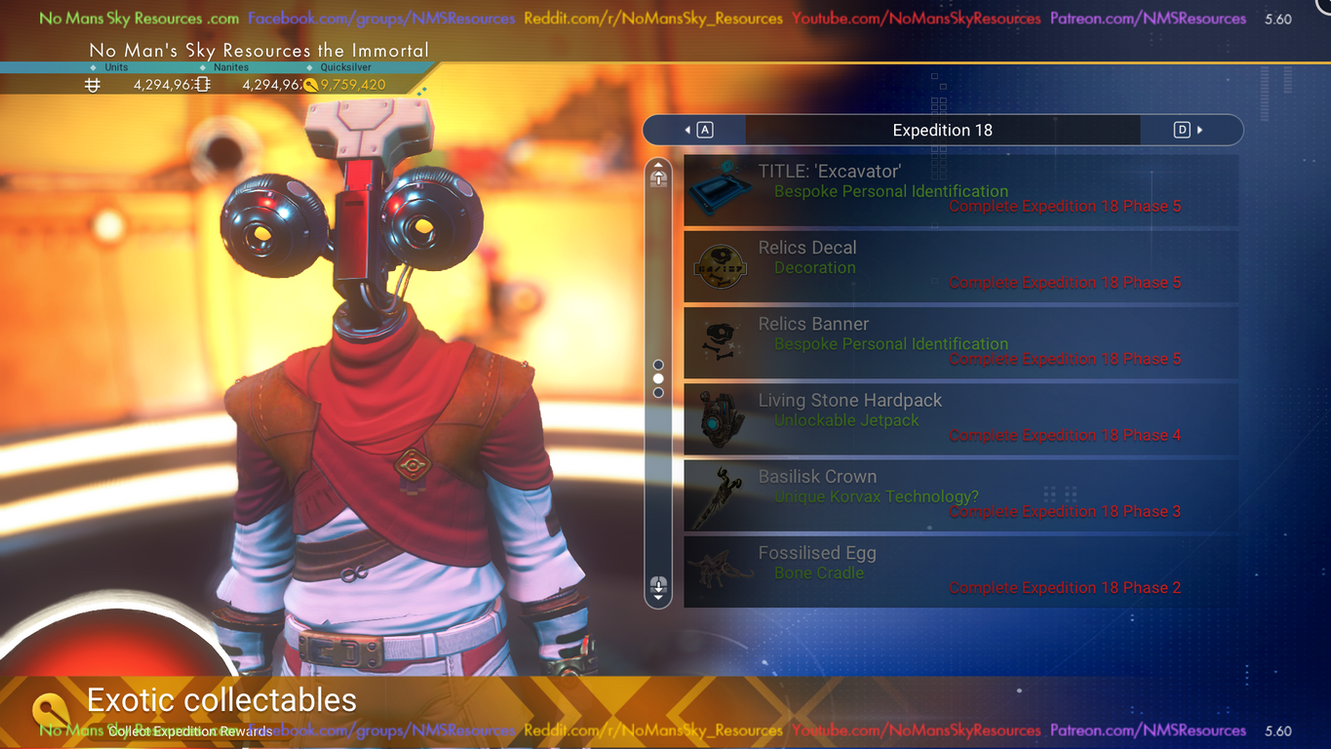Viewport: 1331px width, 749px height.
Task: Select the Relics Banner reward
Action: [x=960, y=343]
